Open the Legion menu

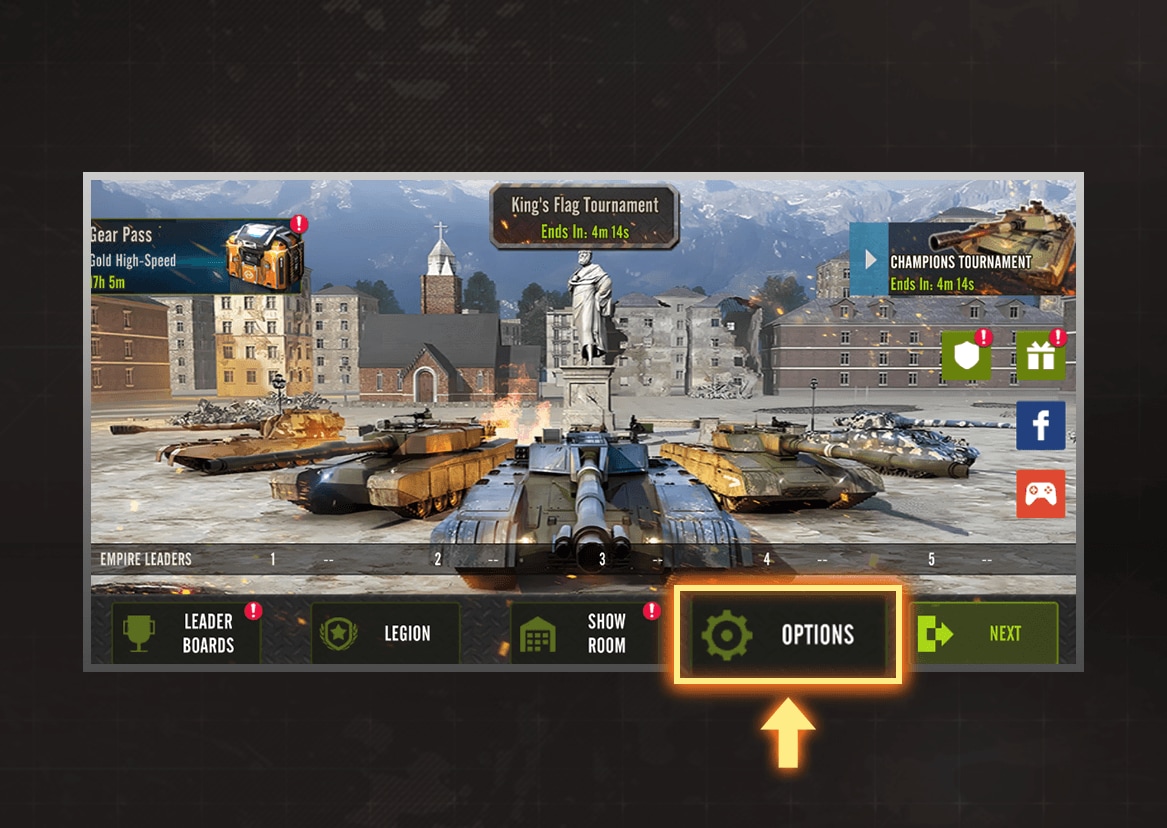click(x=385, y=634)
